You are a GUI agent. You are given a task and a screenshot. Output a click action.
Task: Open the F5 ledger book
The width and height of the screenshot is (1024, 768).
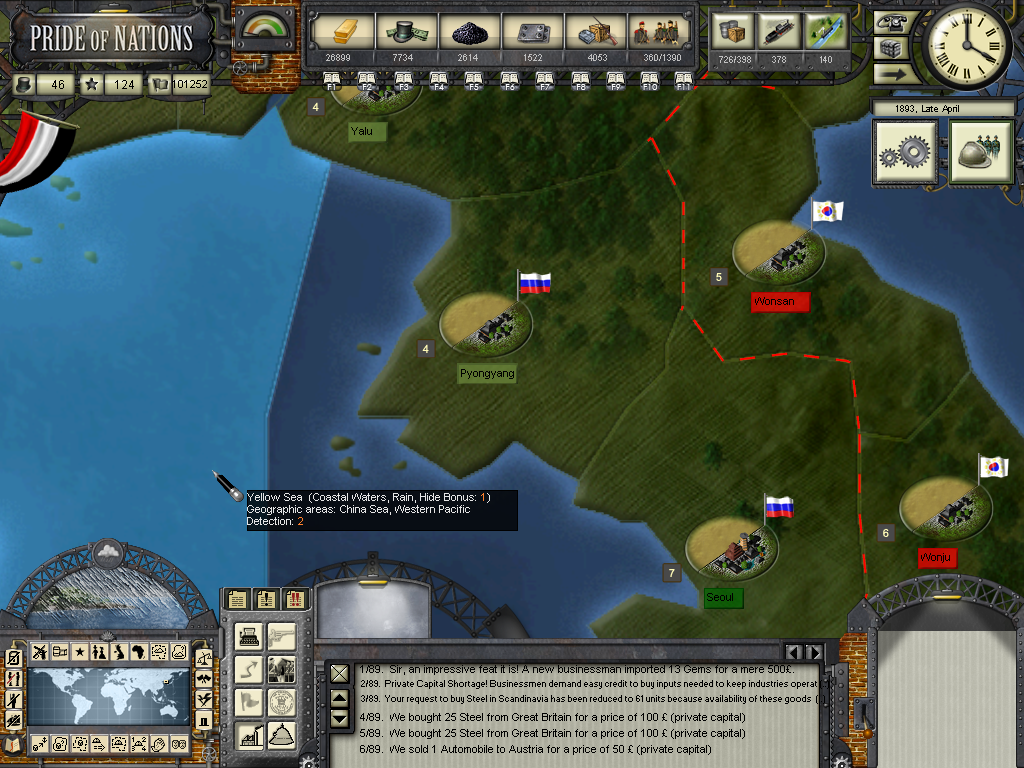tap(474, 80)
